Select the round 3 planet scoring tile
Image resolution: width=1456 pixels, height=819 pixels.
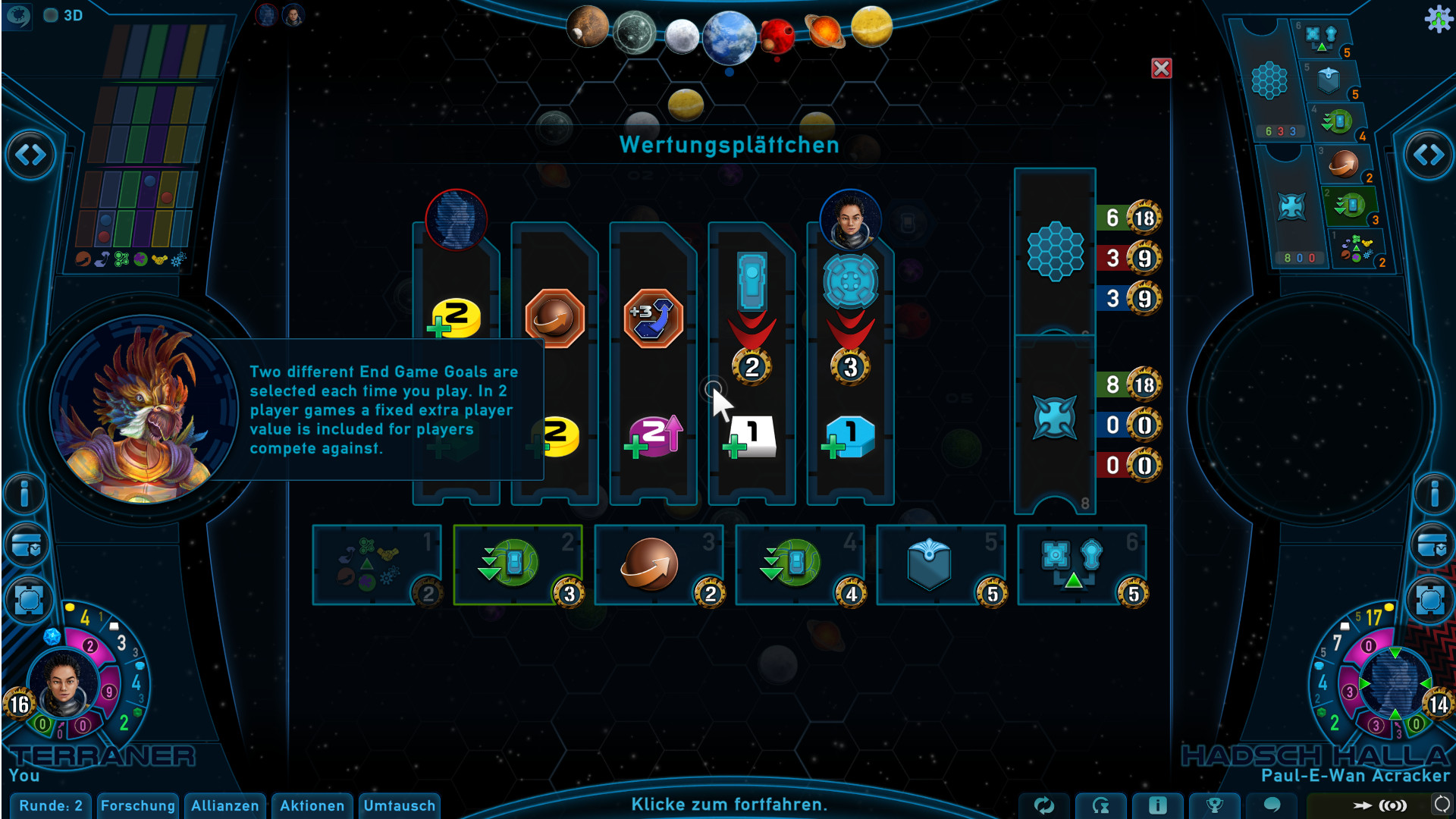coord(658,565)
